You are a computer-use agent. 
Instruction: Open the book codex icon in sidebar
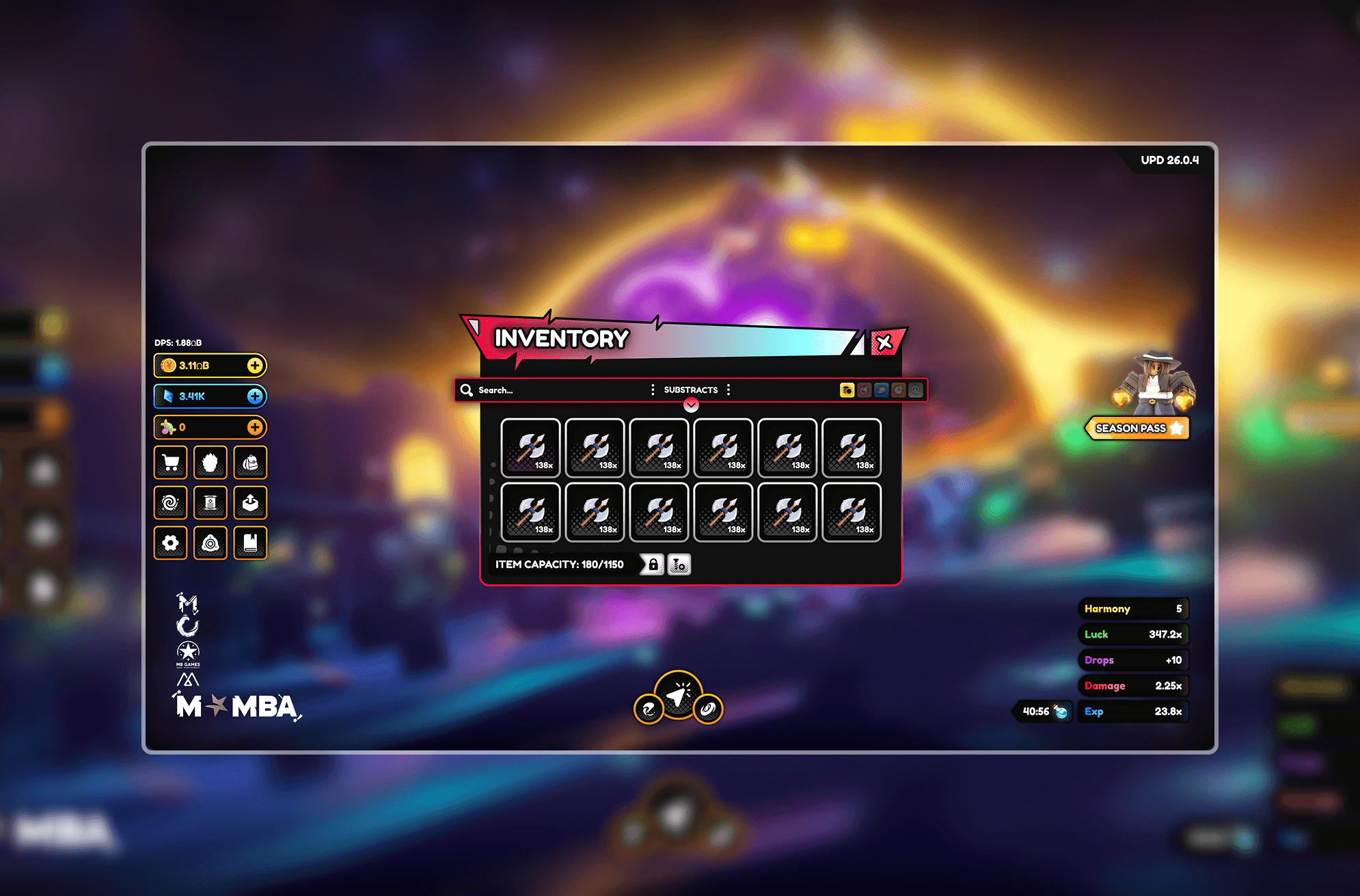click(250, 544)
